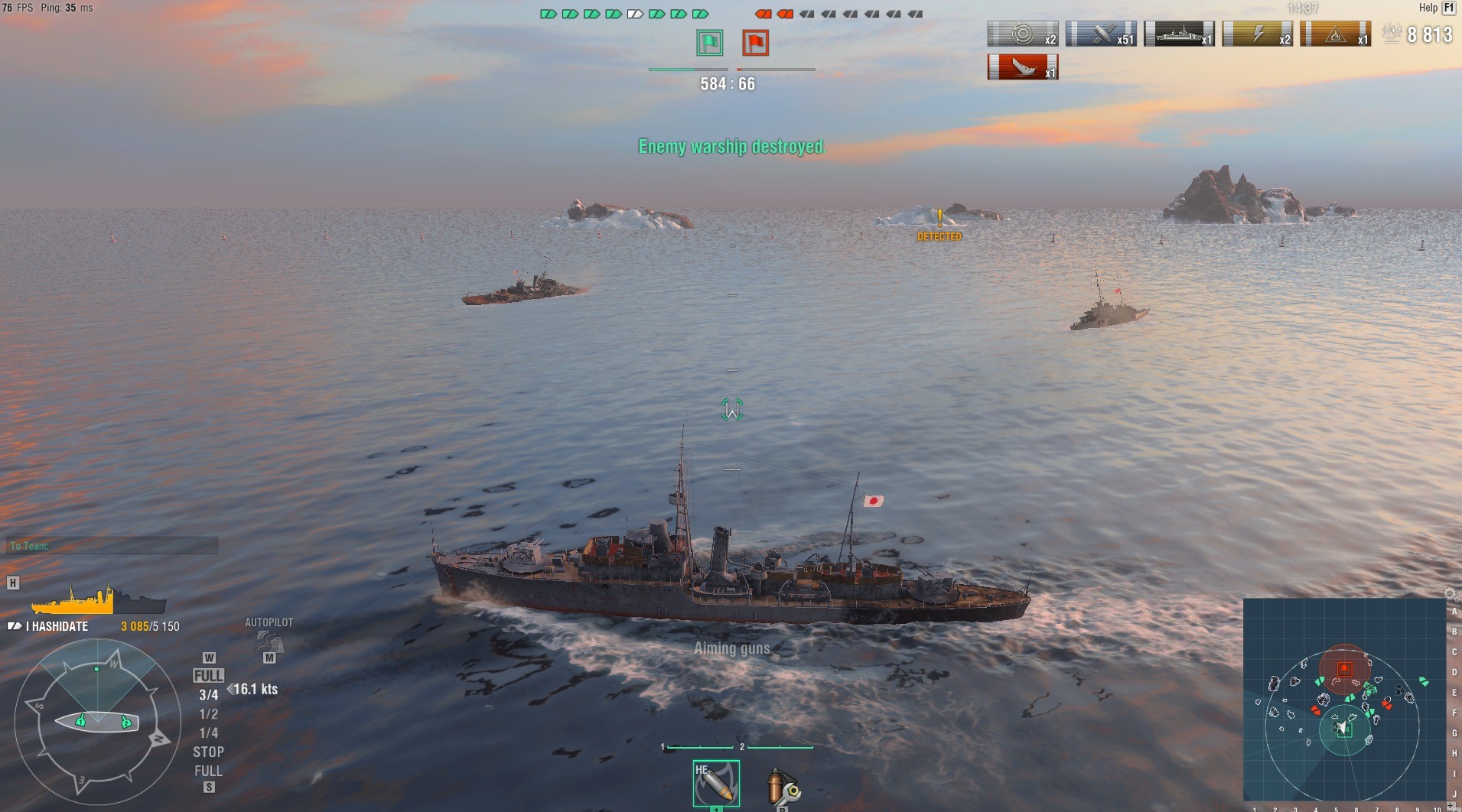Select the x51 shell hits ribbon

tap(1101, 34)
